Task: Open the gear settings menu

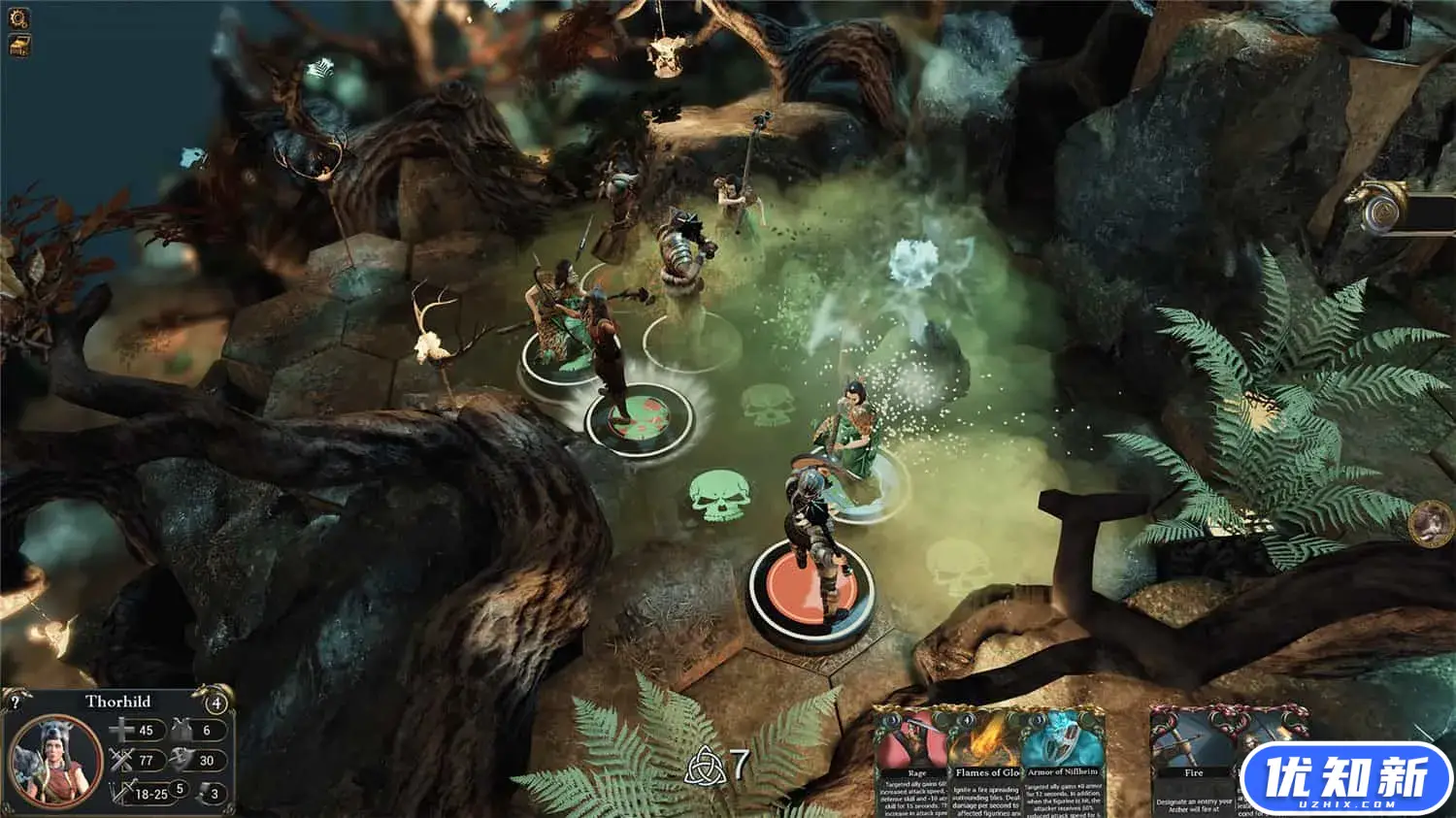Action: [x=18, y=17]
